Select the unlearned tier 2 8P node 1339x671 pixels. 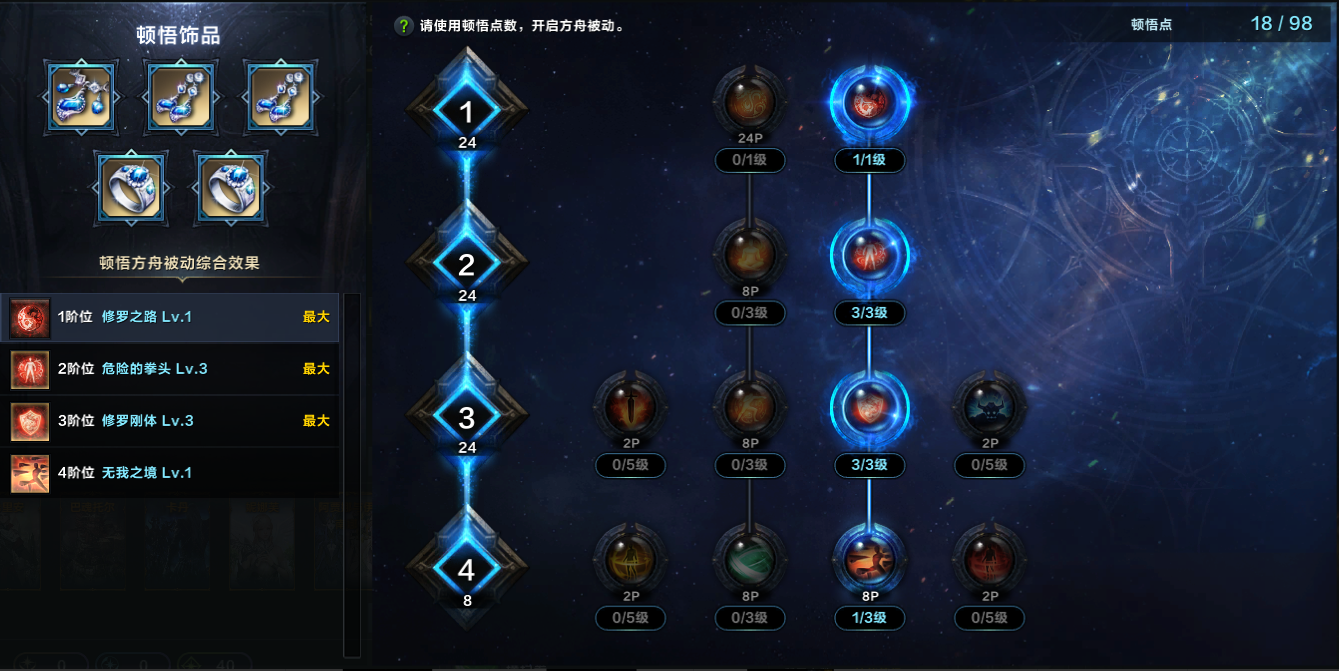(749, 255)
